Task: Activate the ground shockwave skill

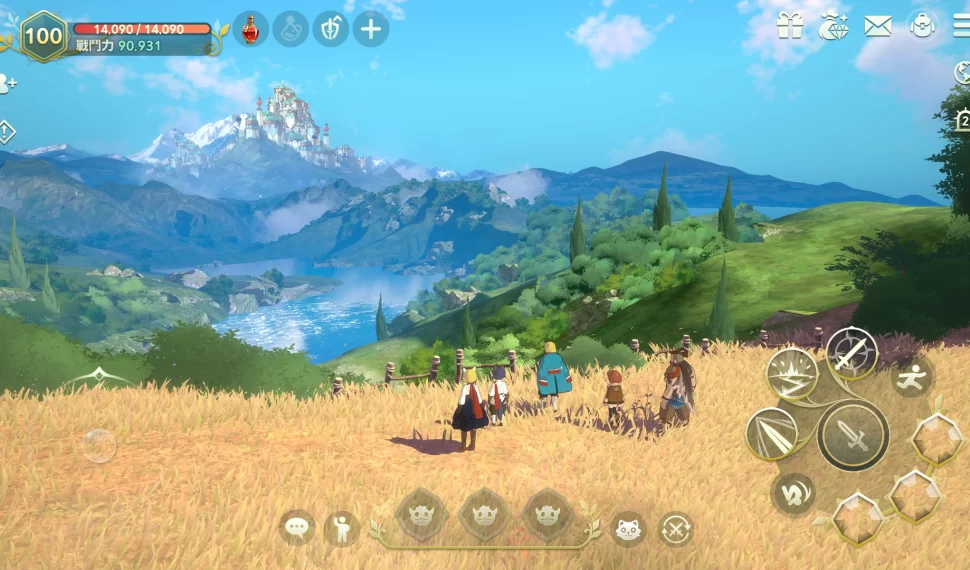Action: (x=792, y=373)
